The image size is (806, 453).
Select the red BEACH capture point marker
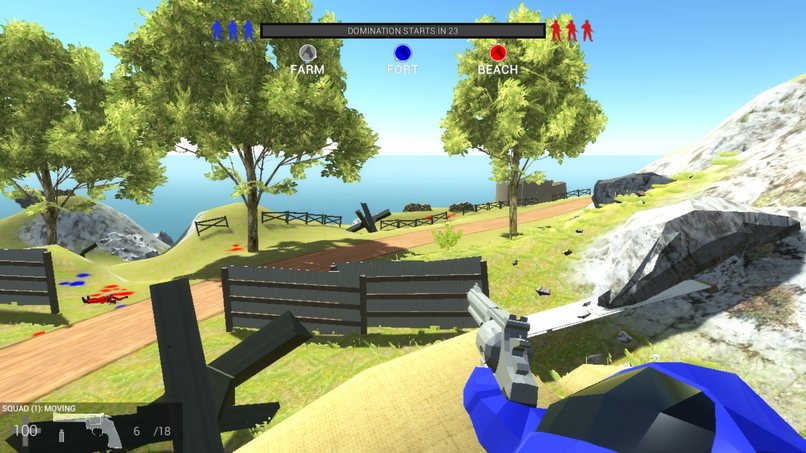click(x=498, y=53)
